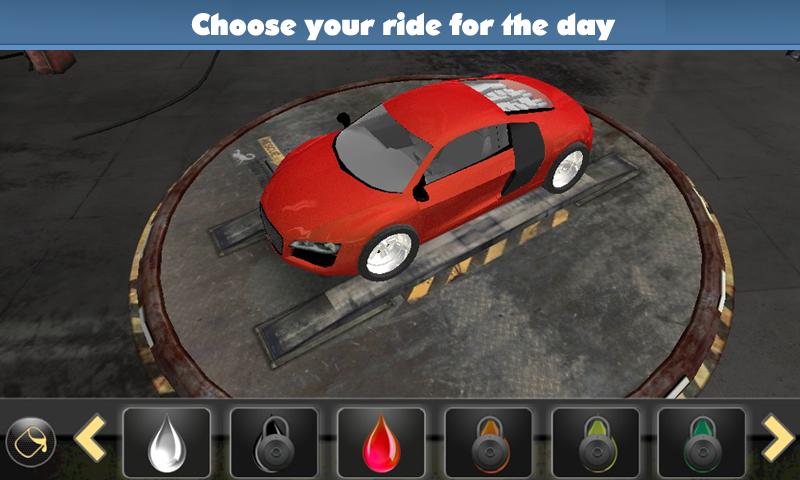Pick the locked orange paint slot
800x480 pixels.
[488, 441]
